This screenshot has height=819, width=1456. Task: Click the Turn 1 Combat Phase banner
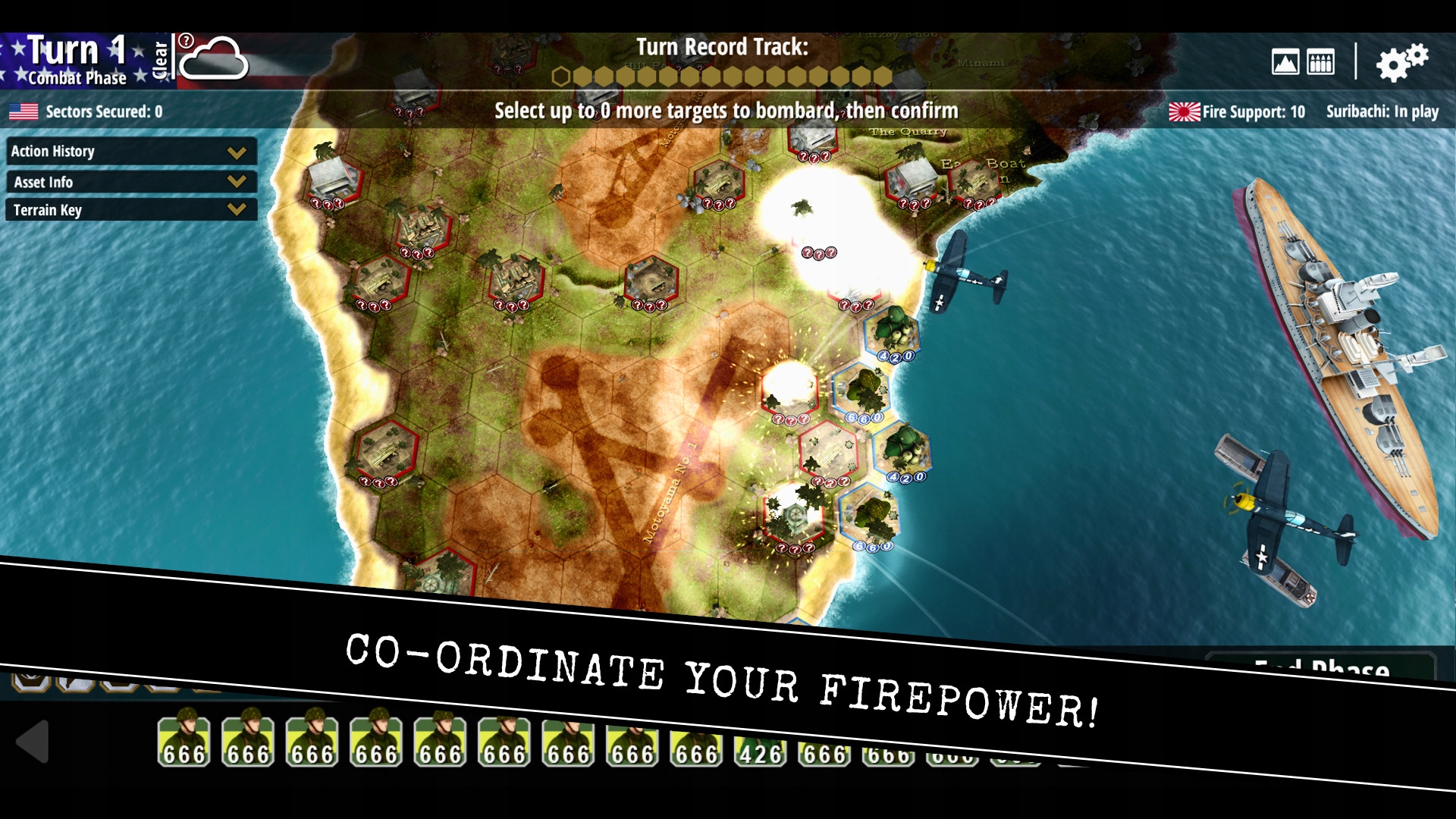pos(72,59)
